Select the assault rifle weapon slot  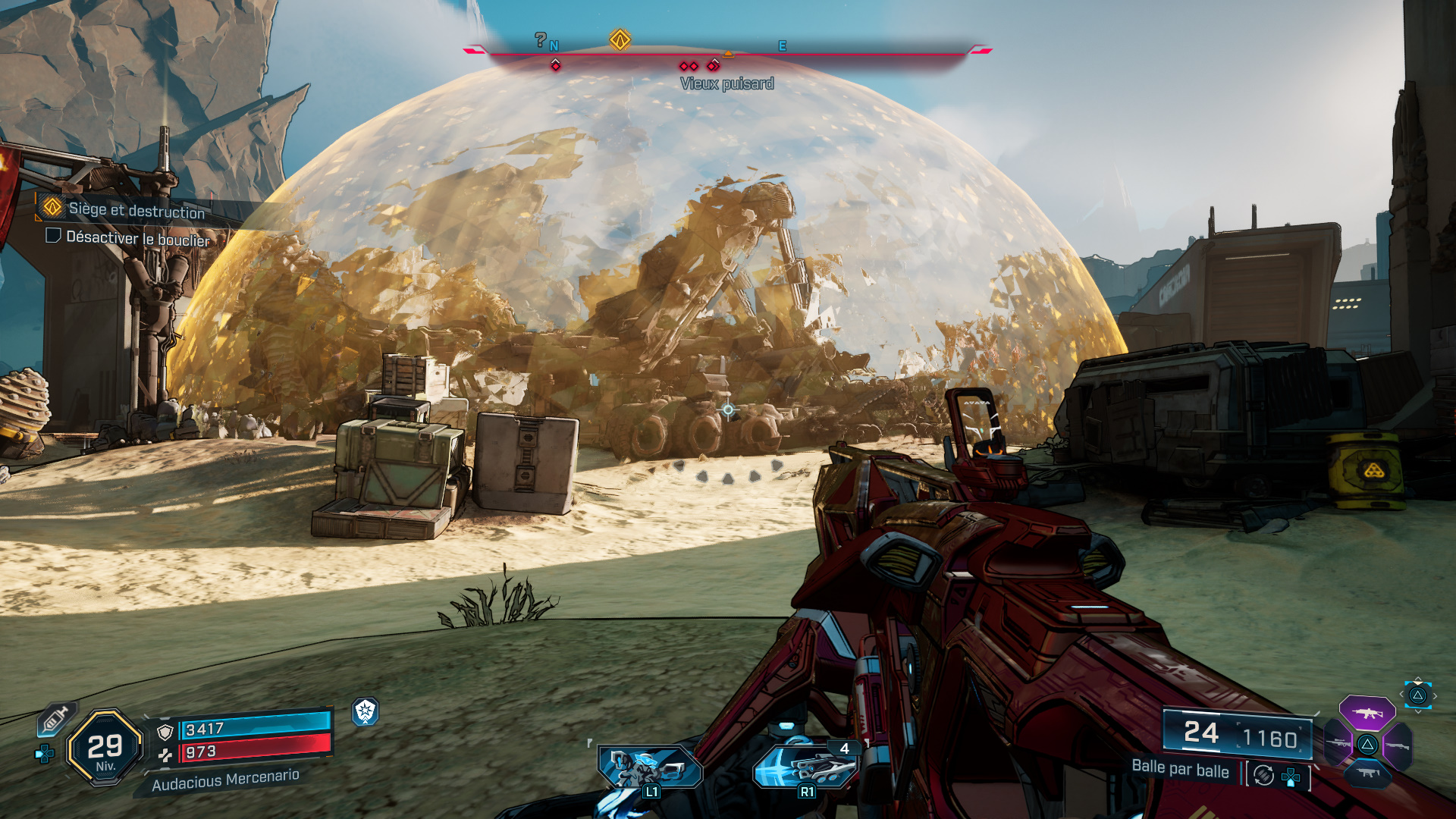(1369, 713)
